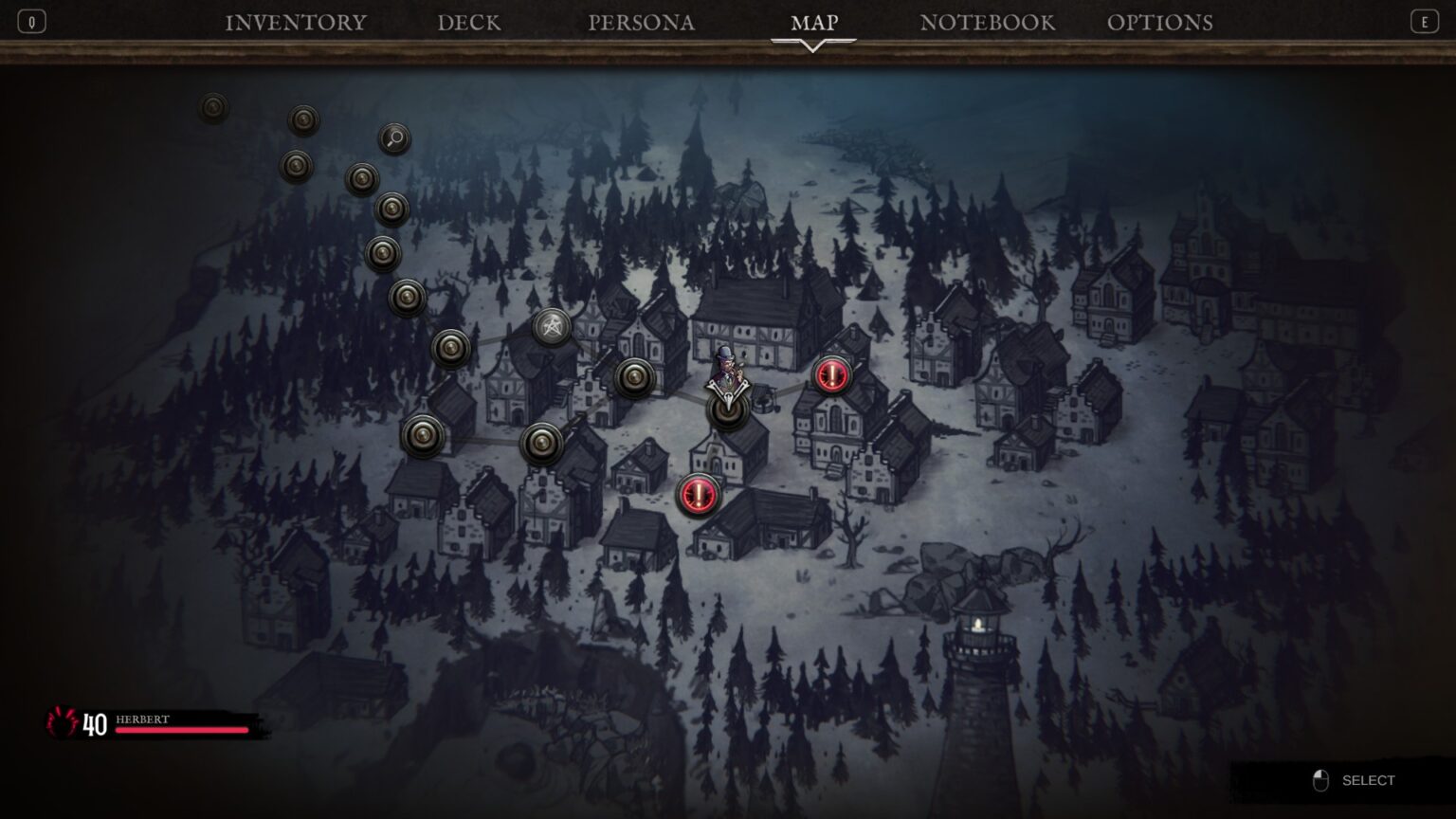Go to the Options tab
Viewport: 1456px width, 819px height.
[1159, 23]
